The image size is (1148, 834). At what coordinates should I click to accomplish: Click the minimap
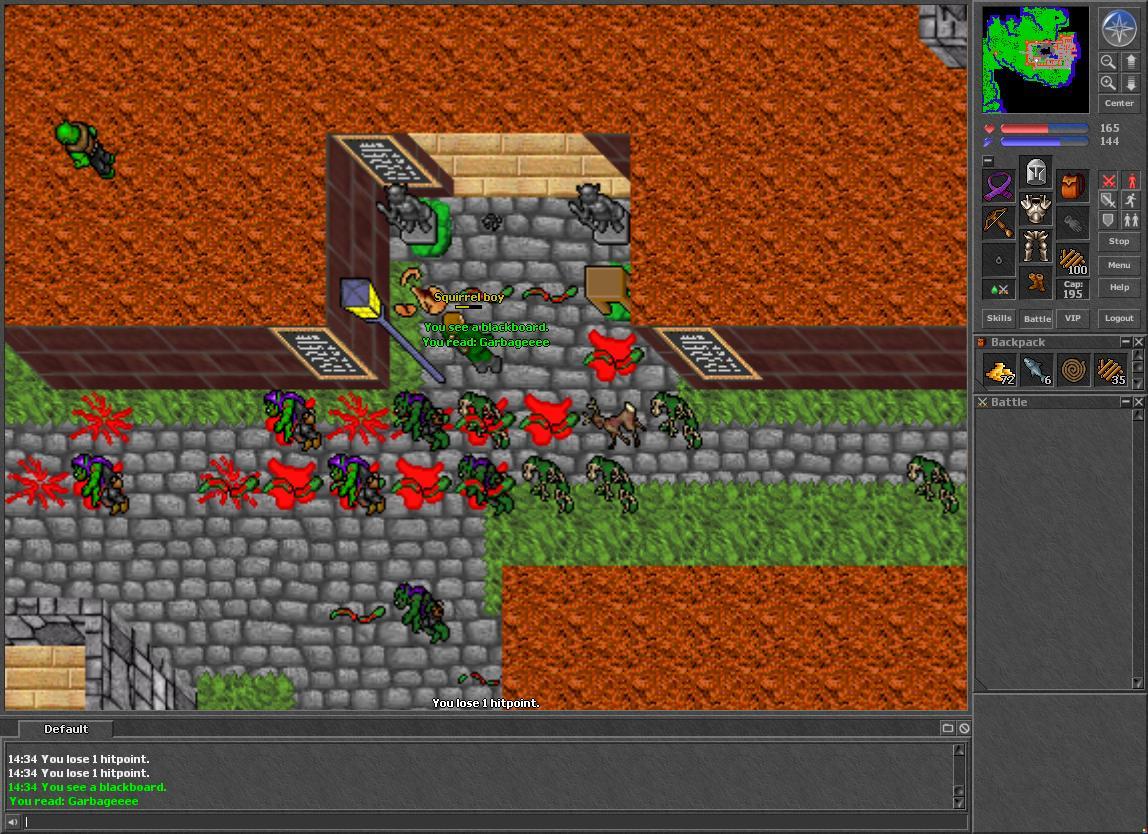(x=1035, y=59)
